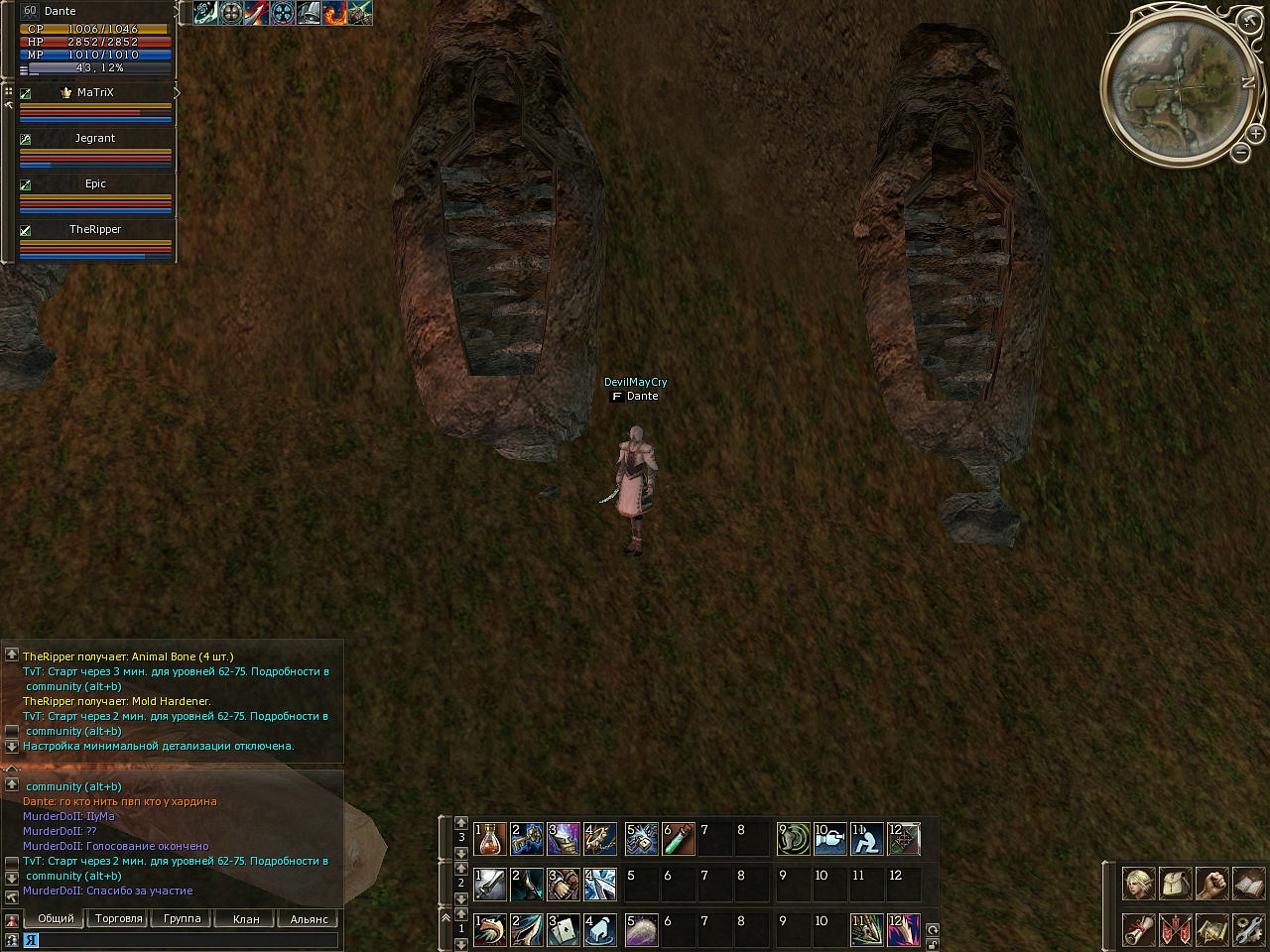Switch to the Группа chat tab

click(183, 919)
